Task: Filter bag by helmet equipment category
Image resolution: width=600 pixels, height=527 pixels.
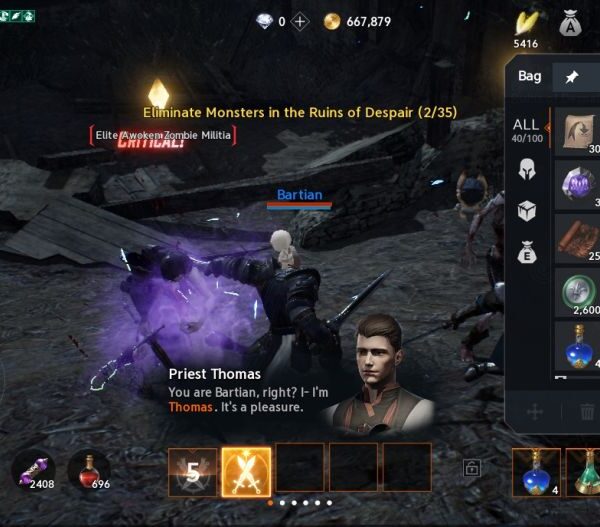Action: pos(527,171)
